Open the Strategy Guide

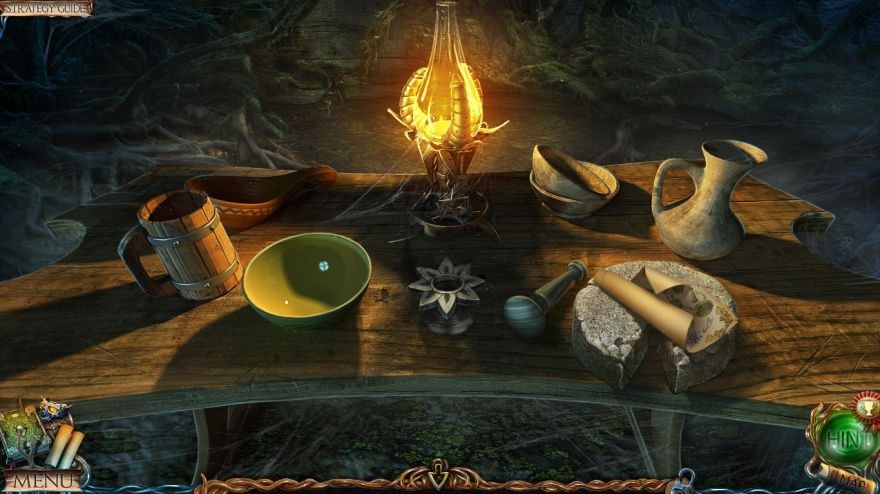45,8
